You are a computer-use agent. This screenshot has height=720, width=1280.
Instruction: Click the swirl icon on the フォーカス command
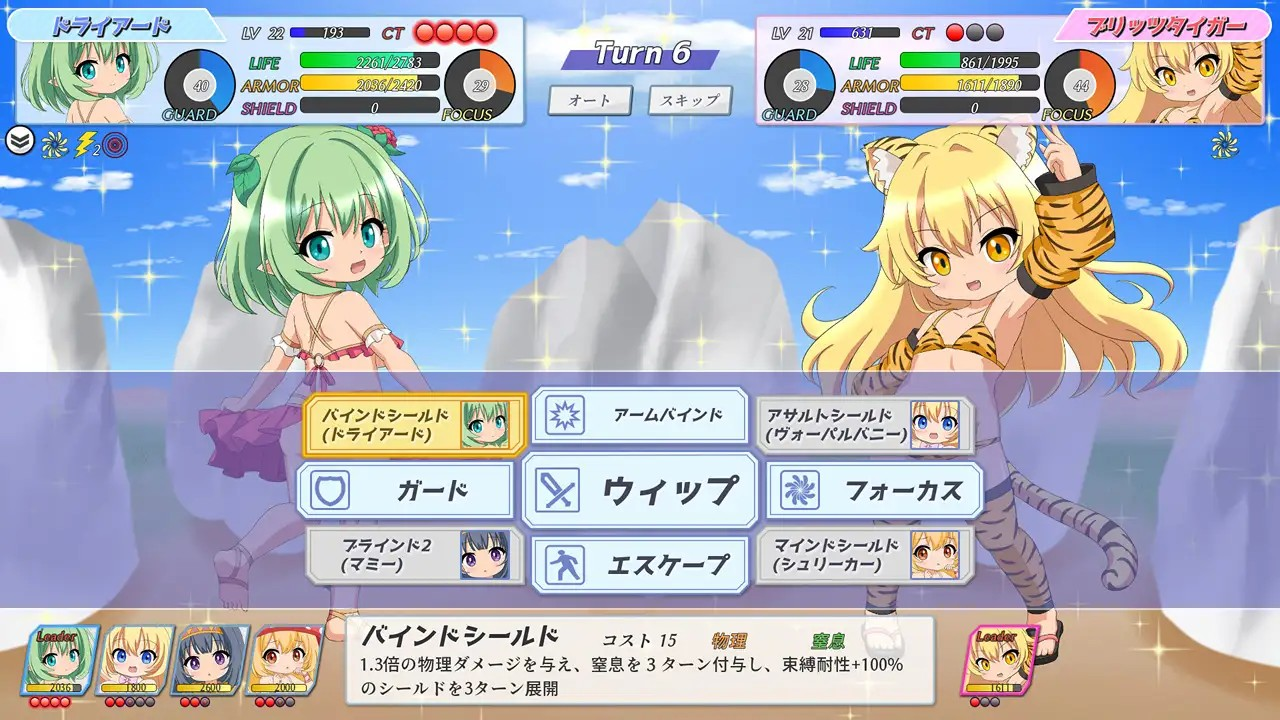click(x=800, y=490)
